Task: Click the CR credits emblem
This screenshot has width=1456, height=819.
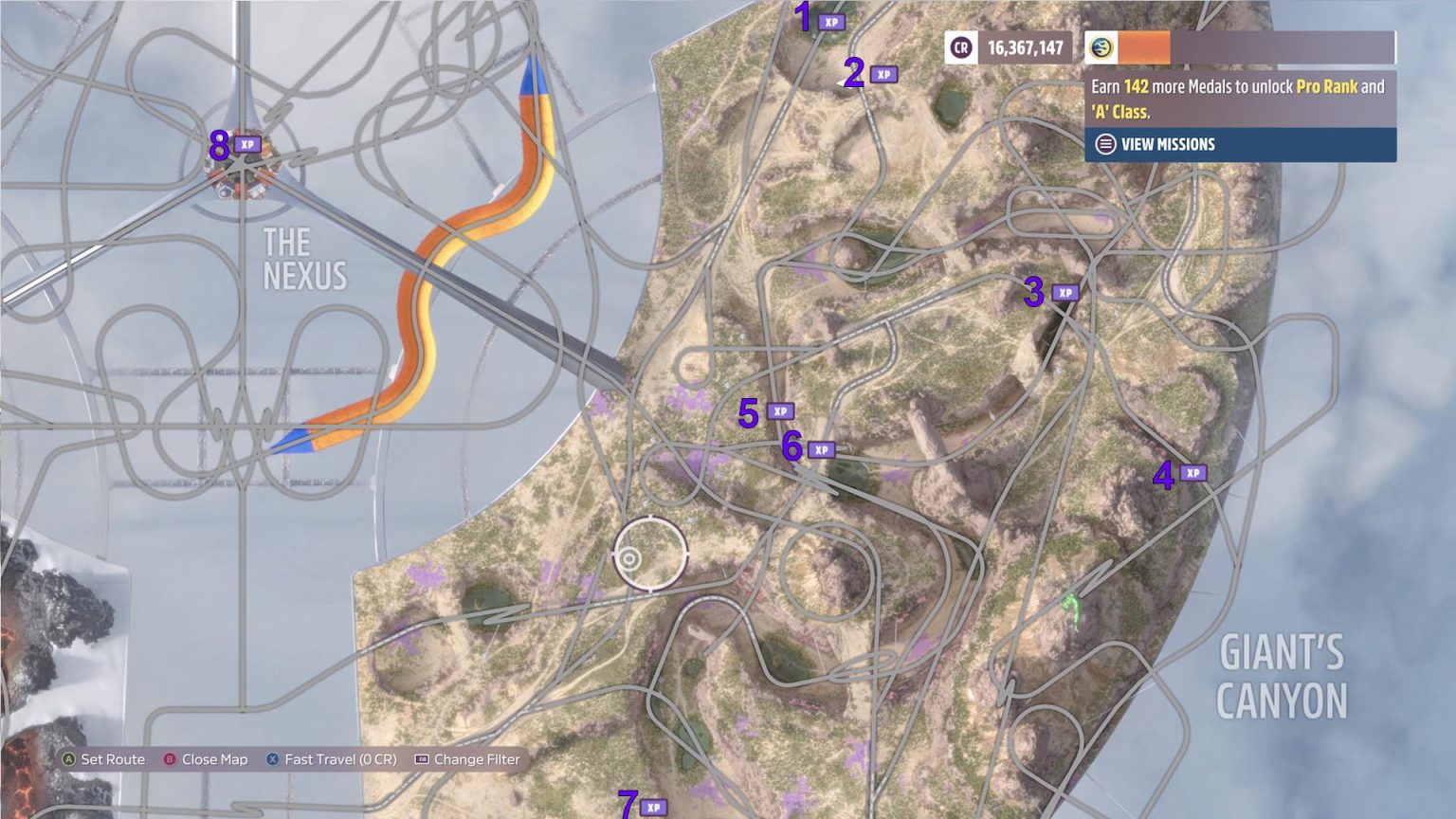Action: [x=960, y=46]
